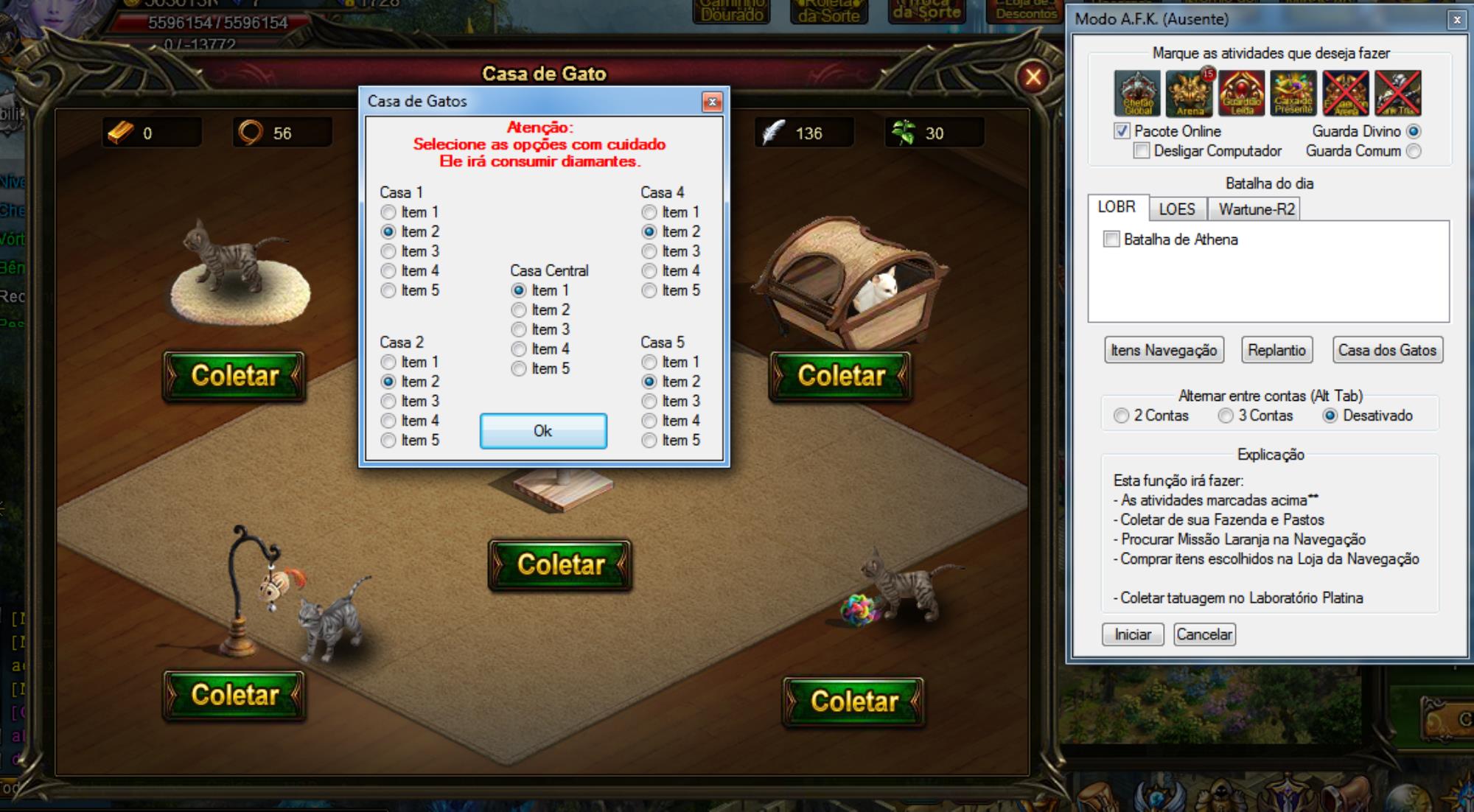
Task: Open the Wartune-R2 tab
Action: [1256, 209]
